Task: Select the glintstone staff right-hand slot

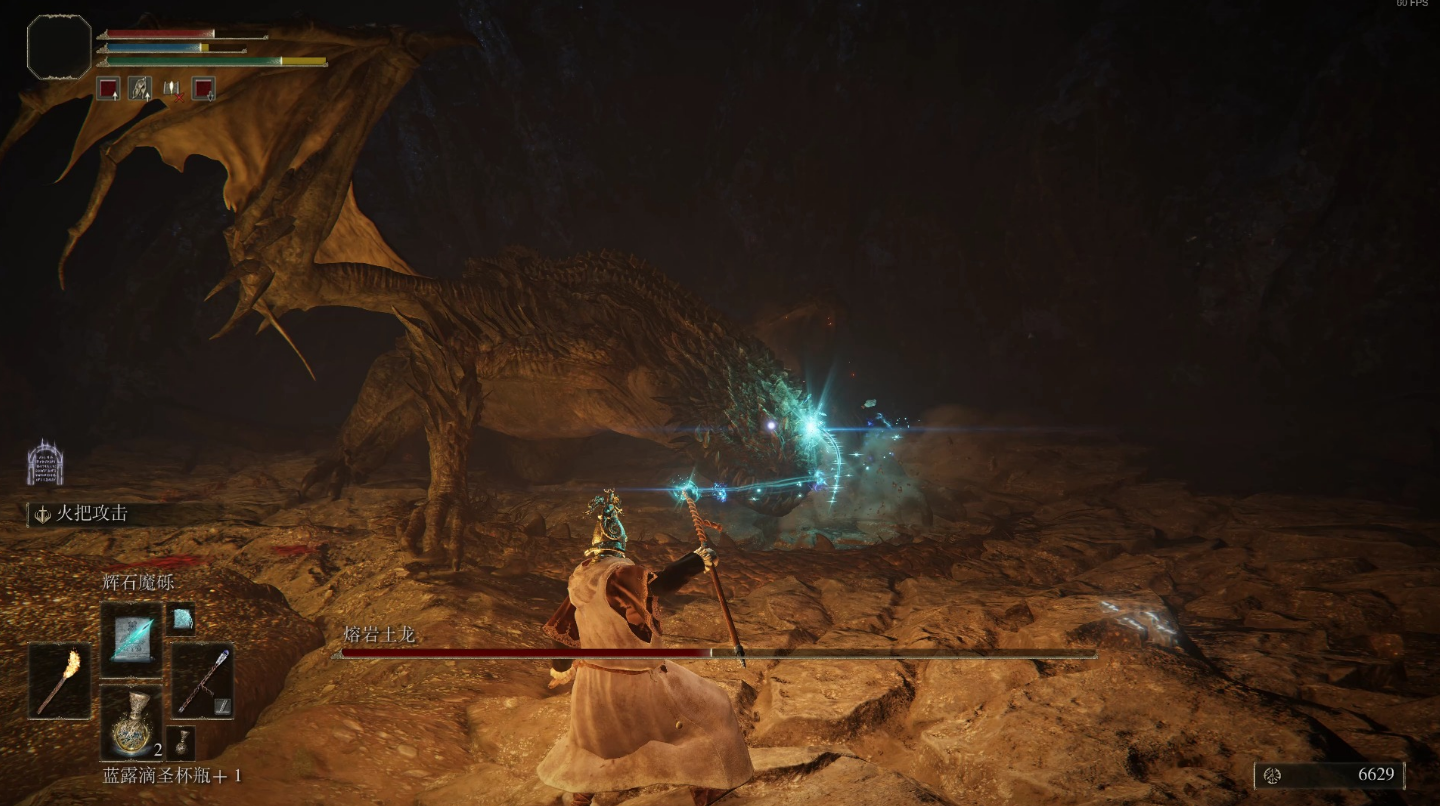Action: tap(202, 680)
